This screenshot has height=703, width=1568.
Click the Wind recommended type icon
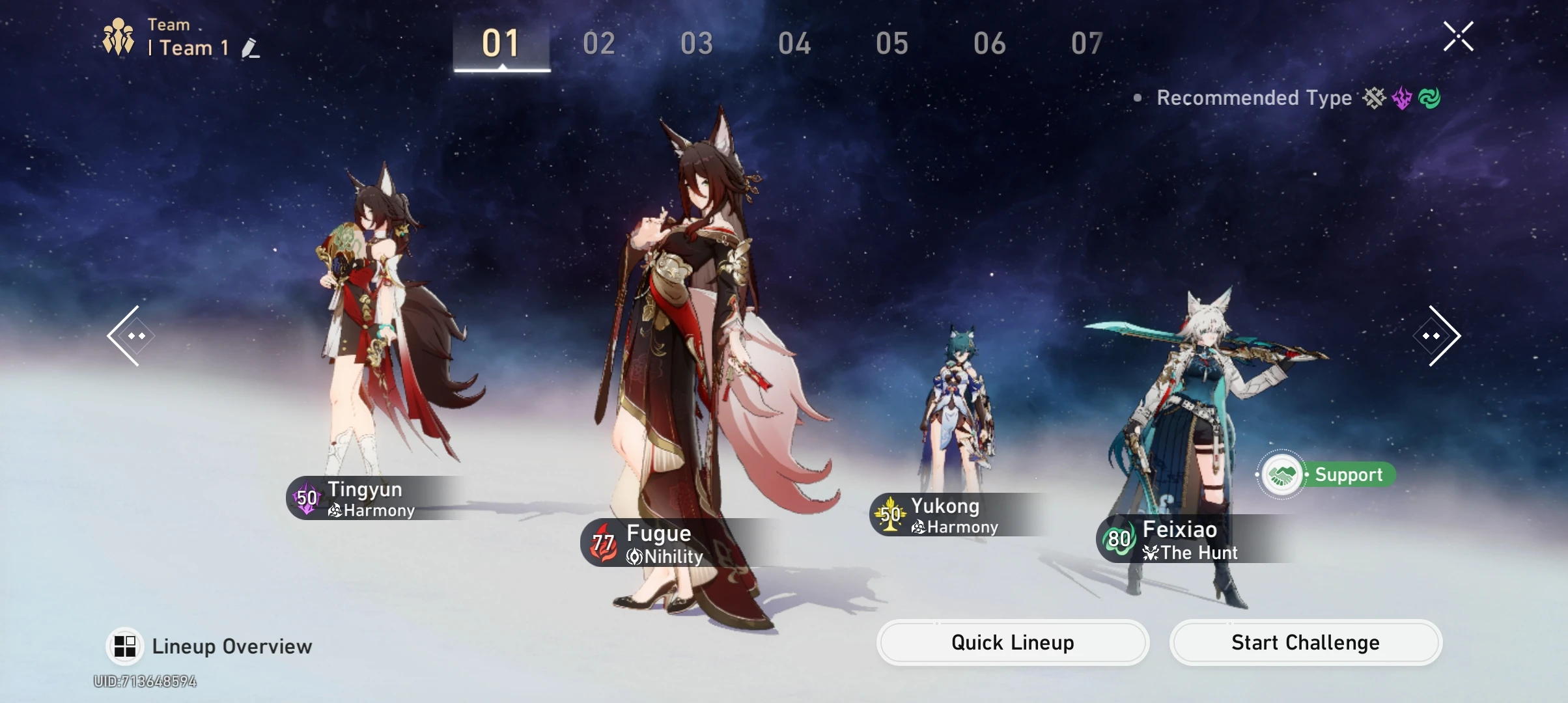point(1429,98)
